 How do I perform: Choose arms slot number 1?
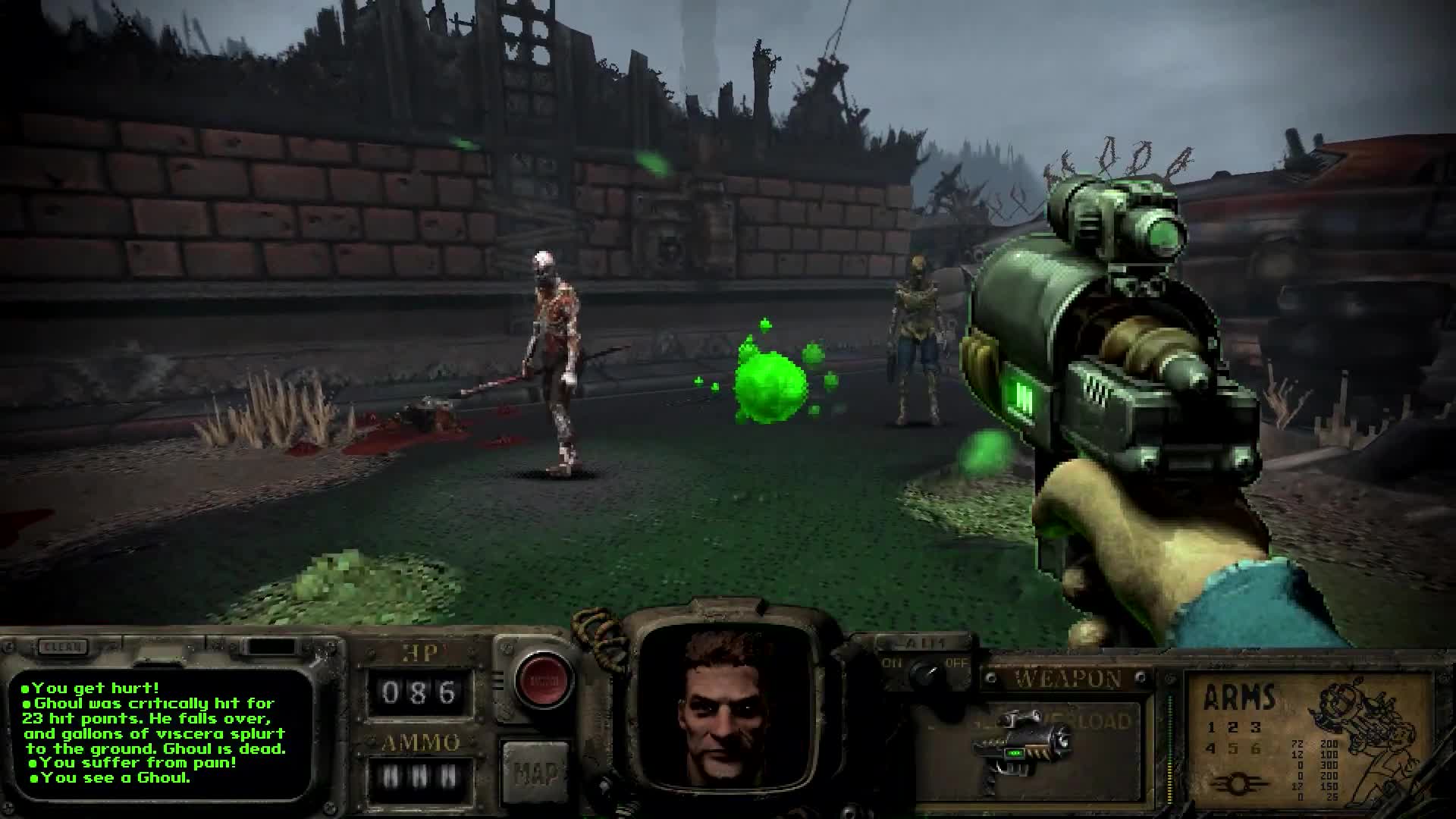[1212, 728]
